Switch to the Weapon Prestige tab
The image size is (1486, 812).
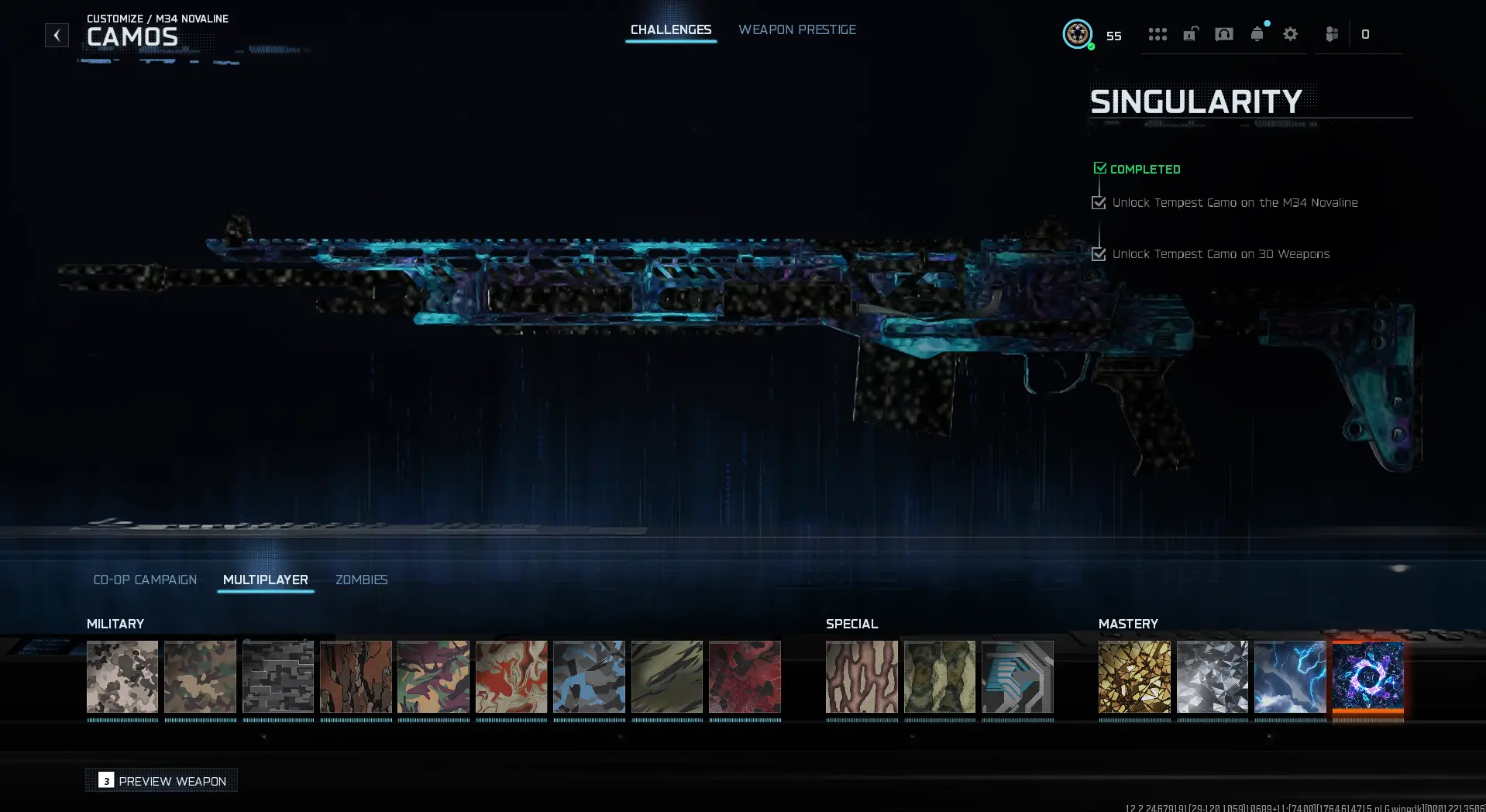point(797,29)
